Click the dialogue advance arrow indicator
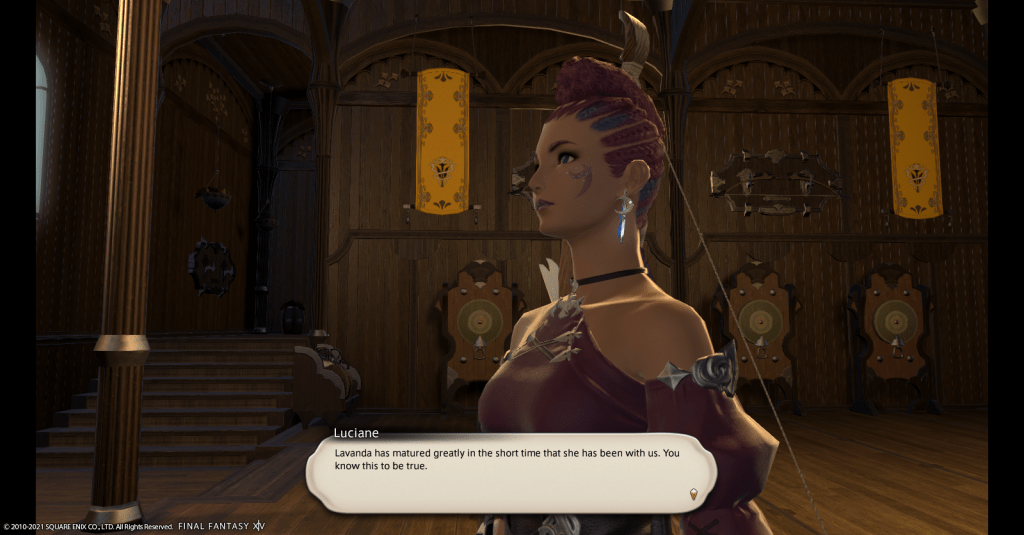The image size is (1024, 535). pos(693,493)
